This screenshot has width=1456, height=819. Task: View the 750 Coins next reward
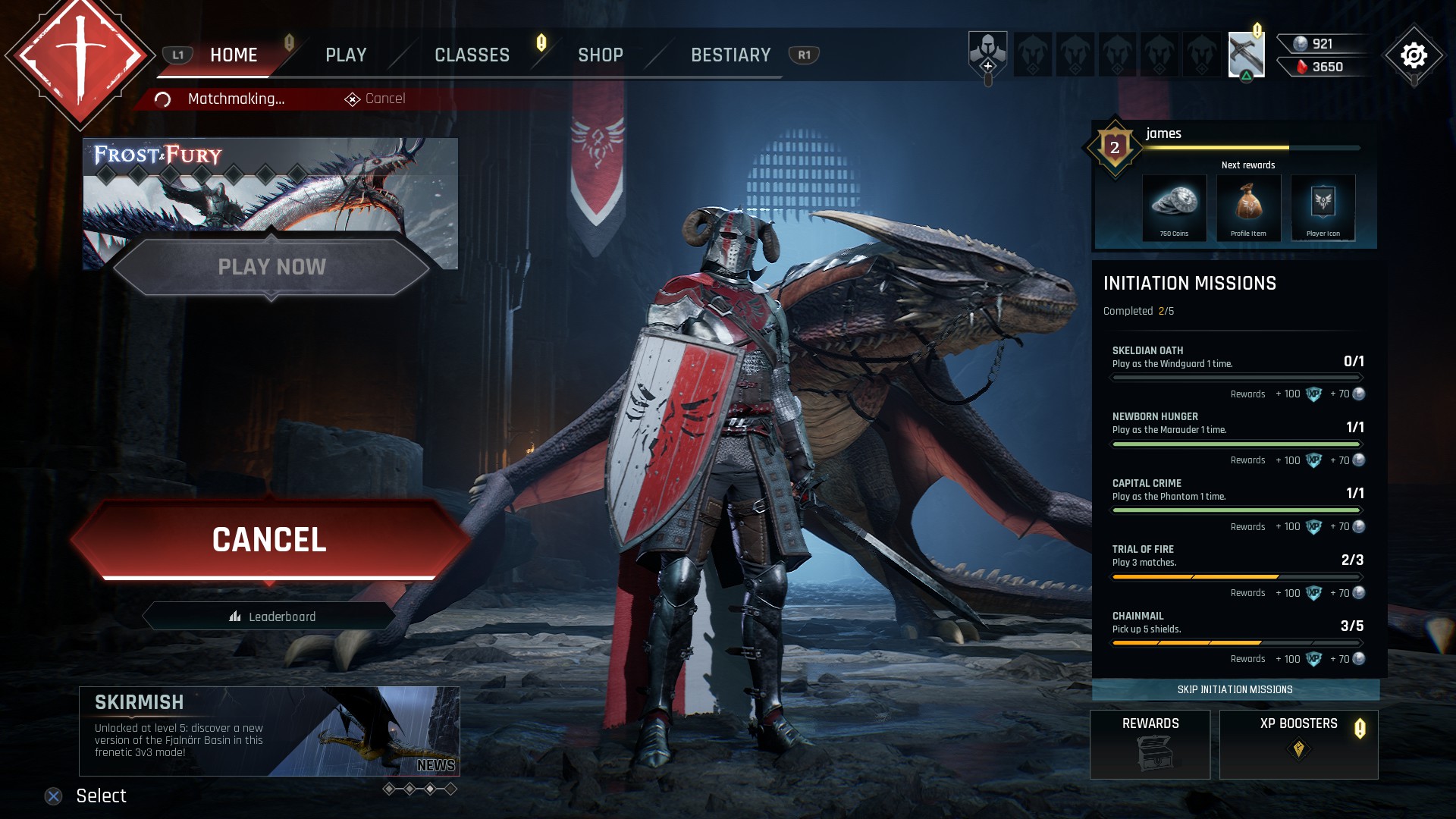click(x=1174, y=208)
